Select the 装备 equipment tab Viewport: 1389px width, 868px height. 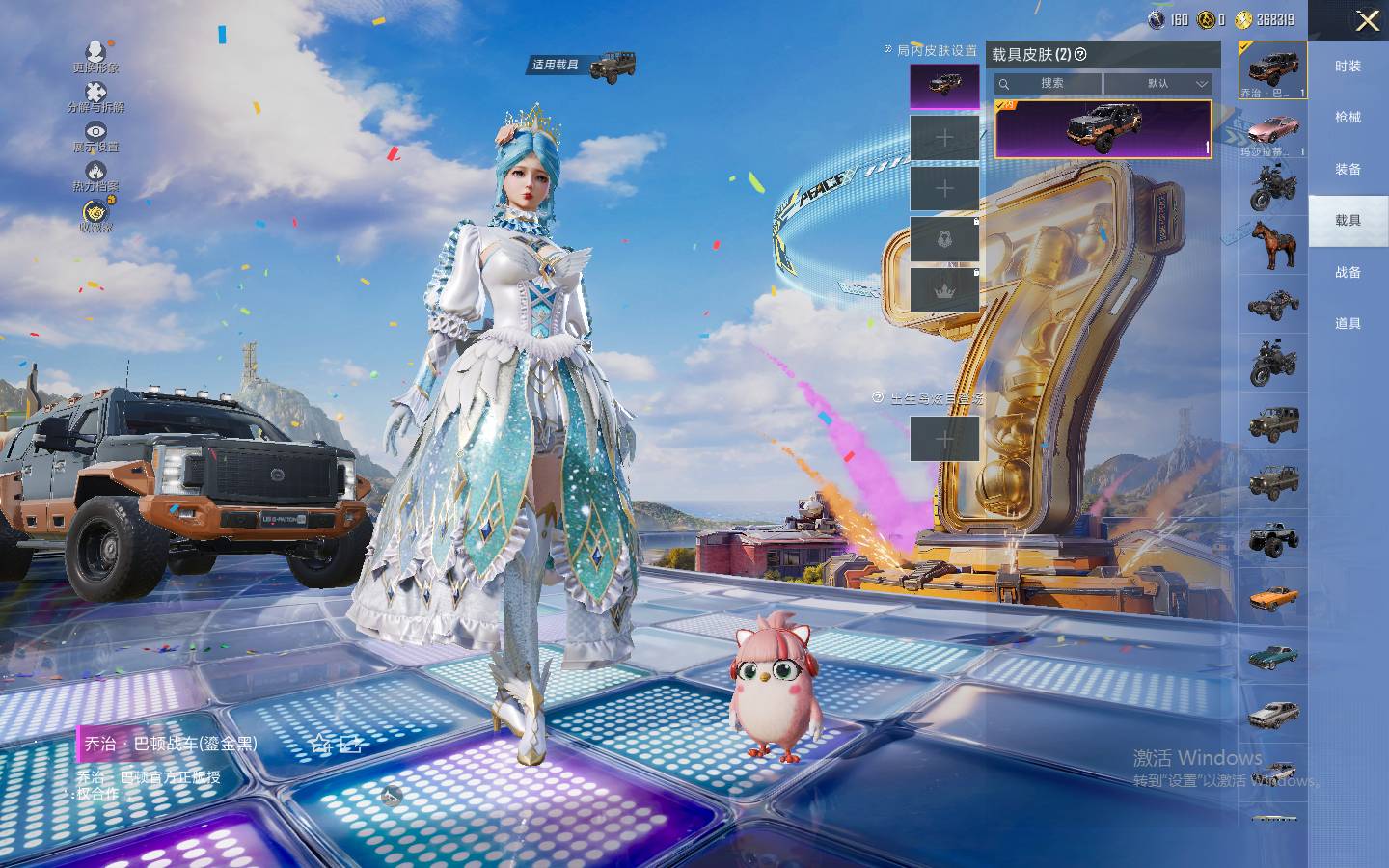(1348, 169)
